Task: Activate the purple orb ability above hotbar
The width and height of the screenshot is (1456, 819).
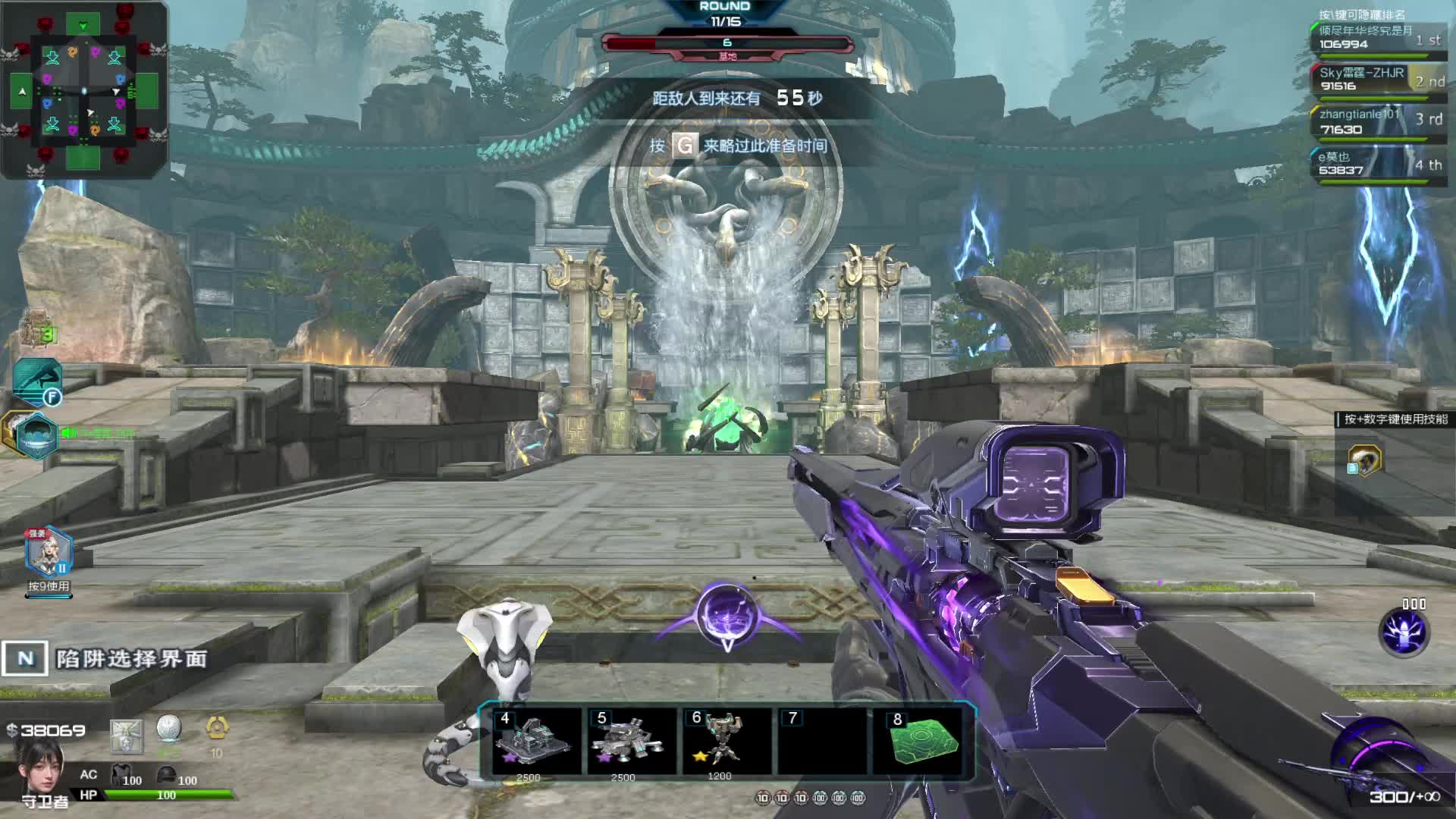Action: click(x=726, y=616)
